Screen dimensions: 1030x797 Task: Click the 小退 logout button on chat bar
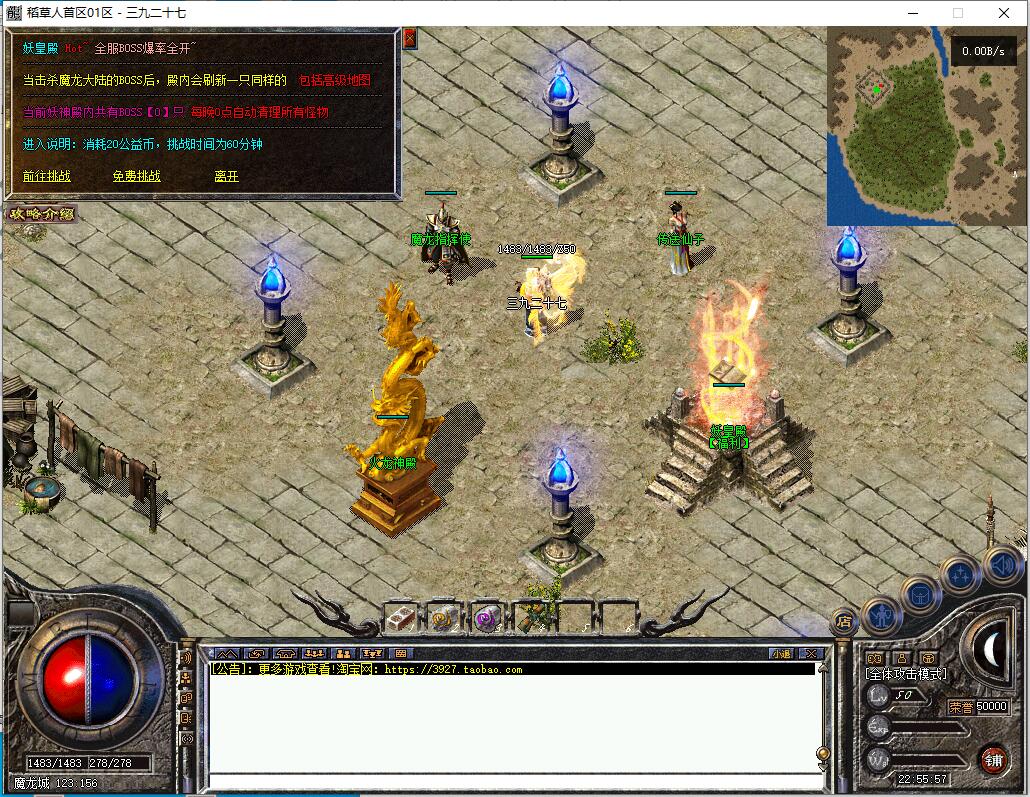[781, 654]
